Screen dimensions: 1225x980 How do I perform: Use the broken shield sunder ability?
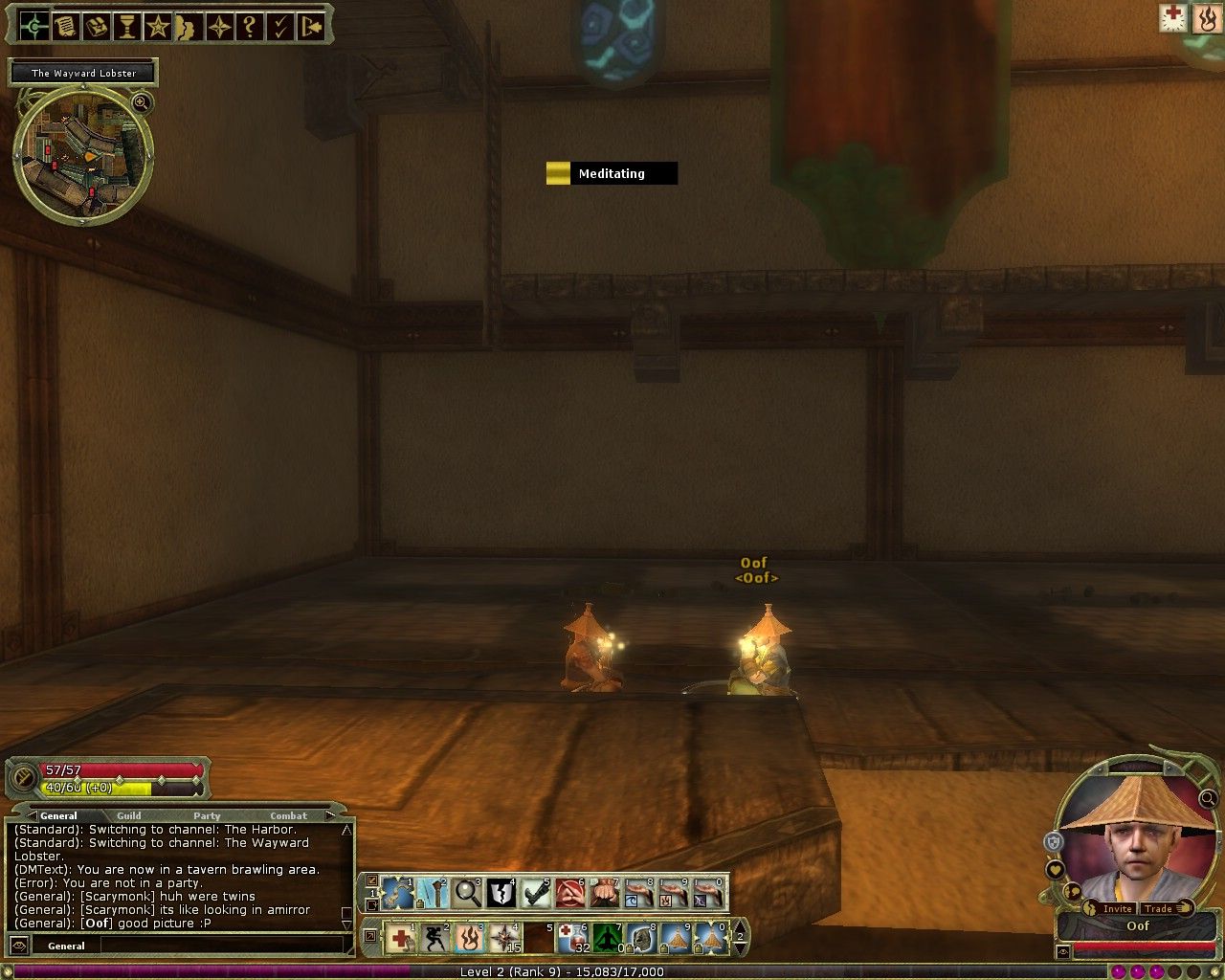coord(501,894)
